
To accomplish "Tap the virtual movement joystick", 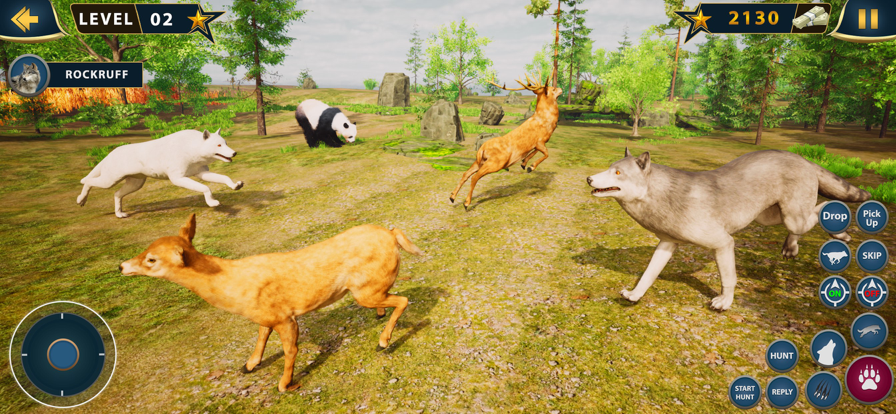I will 63,354.
